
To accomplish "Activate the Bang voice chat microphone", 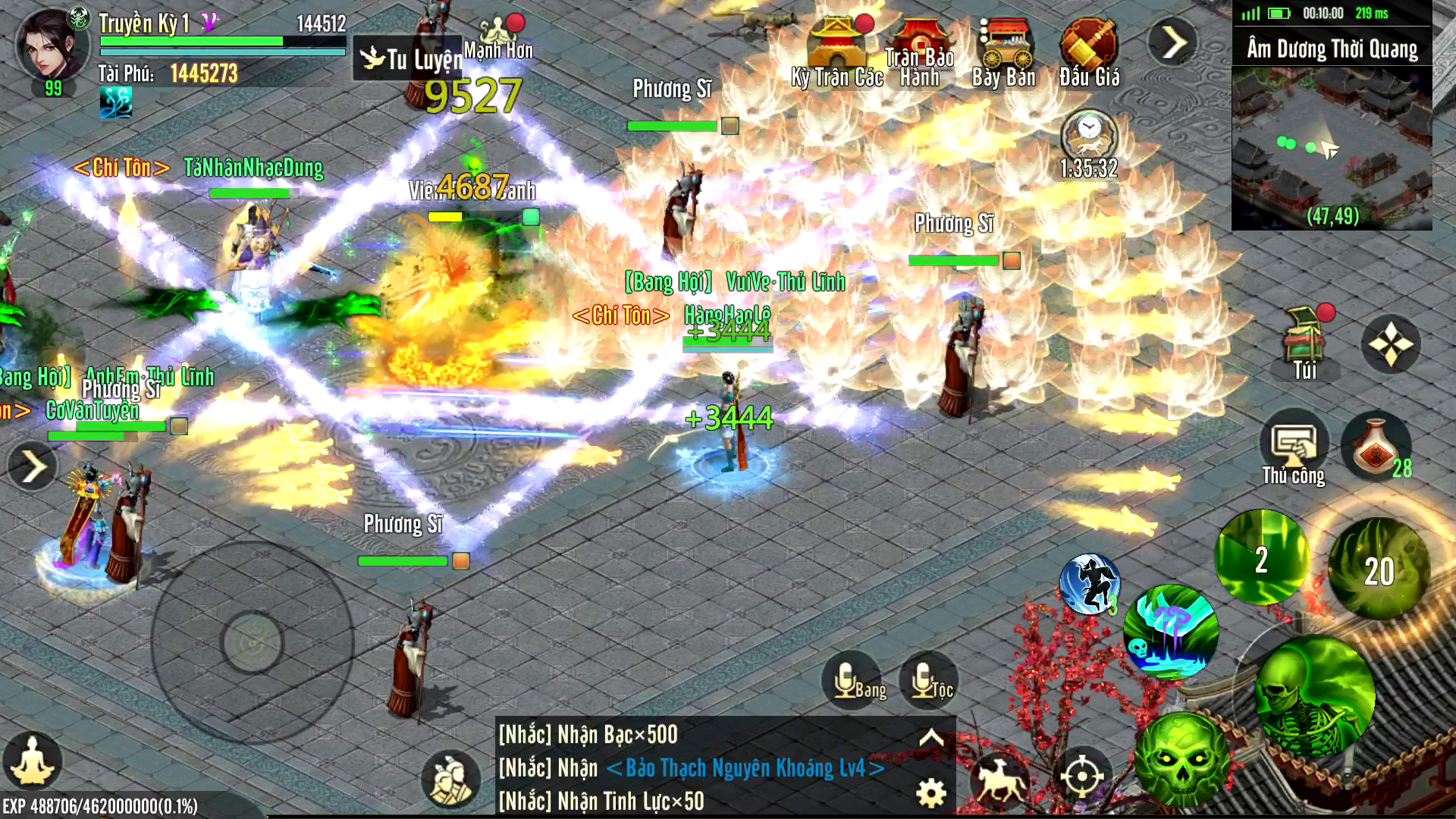I will [852, 680].
